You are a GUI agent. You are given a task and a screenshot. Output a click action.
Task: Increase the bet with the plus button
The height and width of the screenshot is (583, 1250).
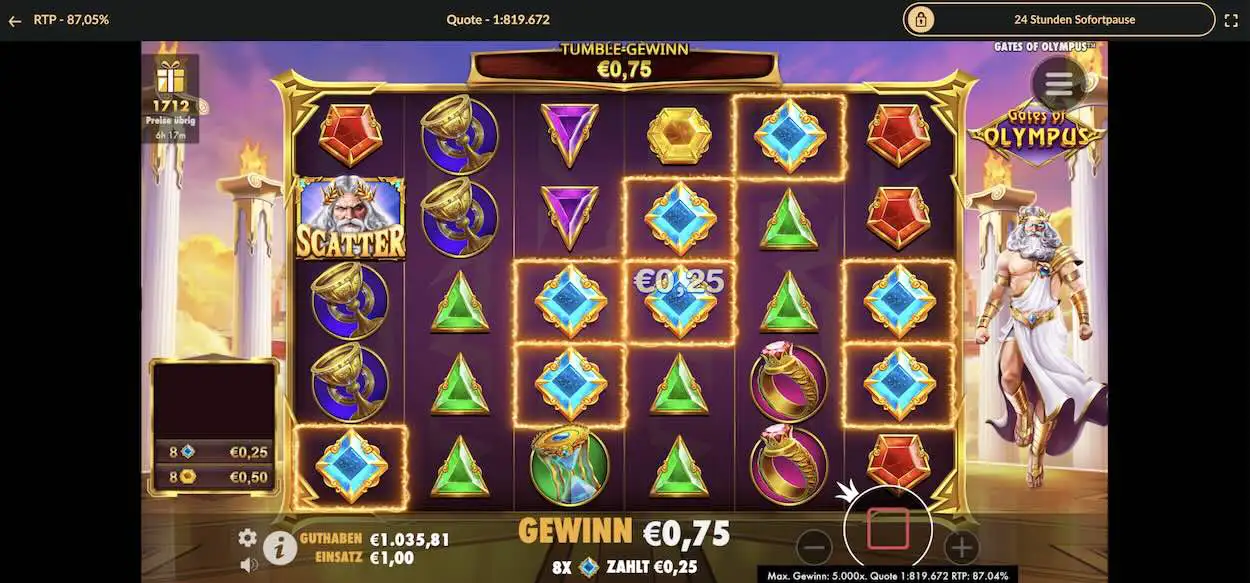[x=961, y=547]
